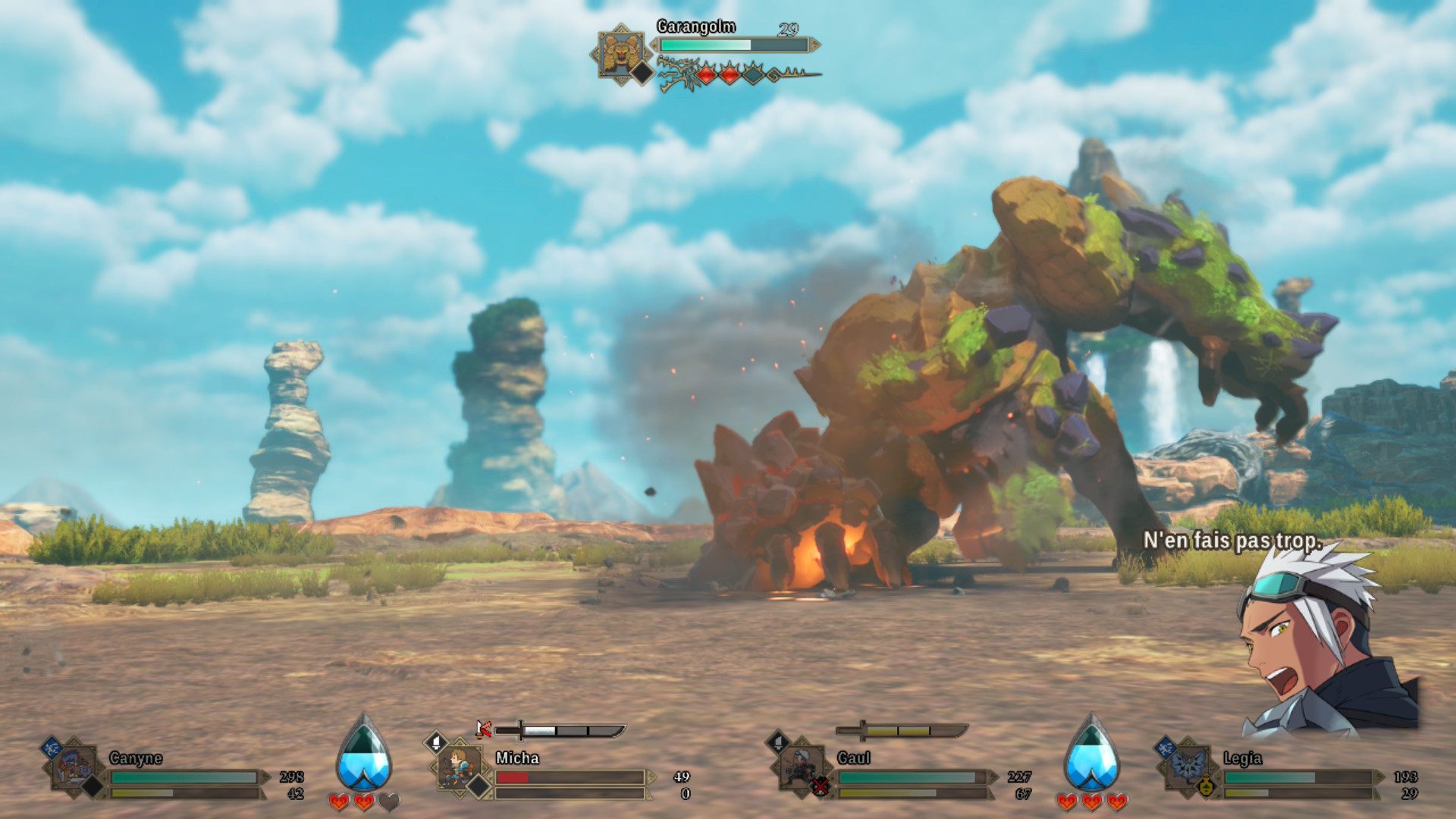
Task: Click the blue kinship droplet beside Legia
Action: [x=1091, y=755]
